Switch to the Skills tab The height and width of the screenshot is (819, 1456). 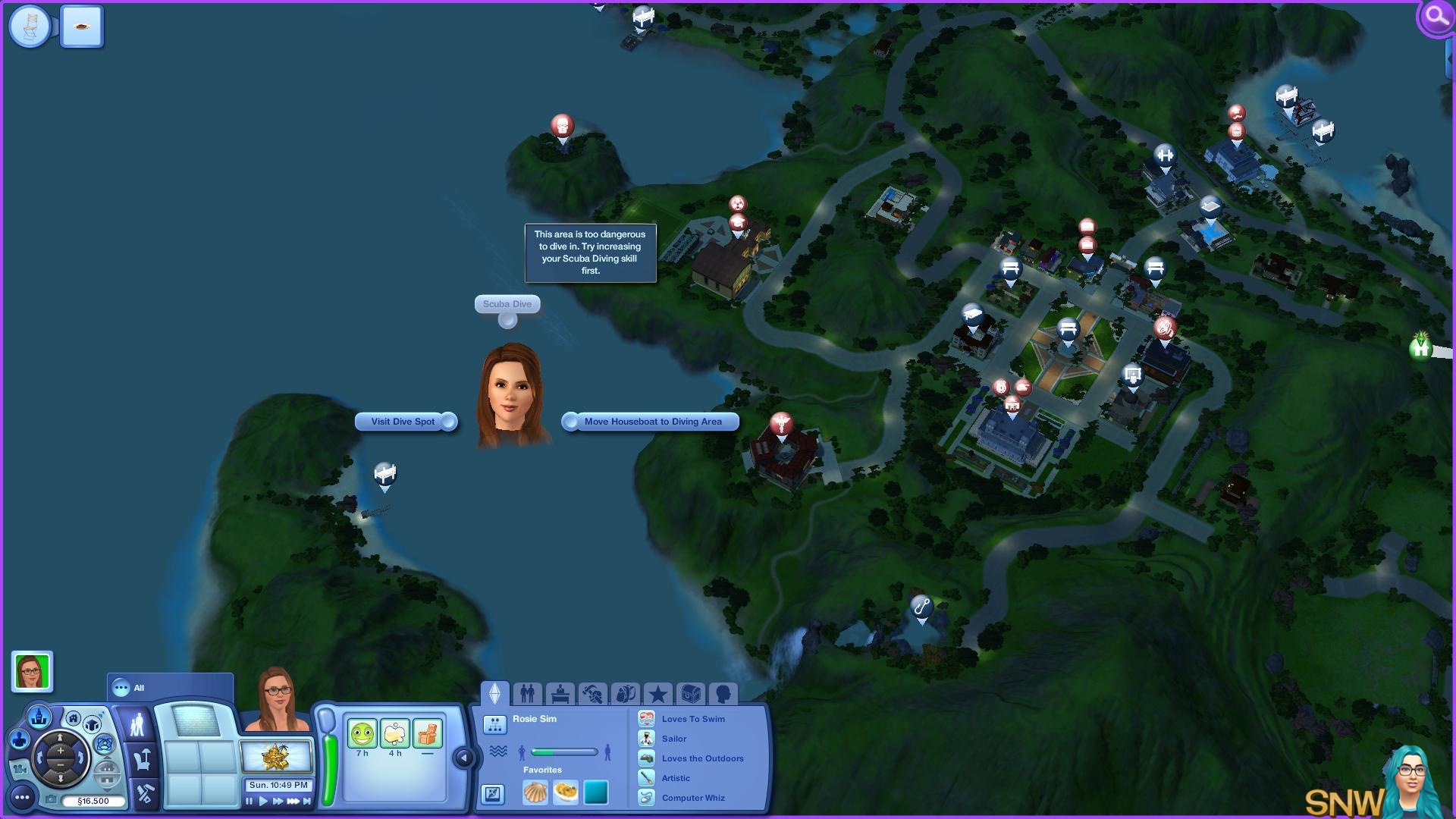(x=592, y=693)
